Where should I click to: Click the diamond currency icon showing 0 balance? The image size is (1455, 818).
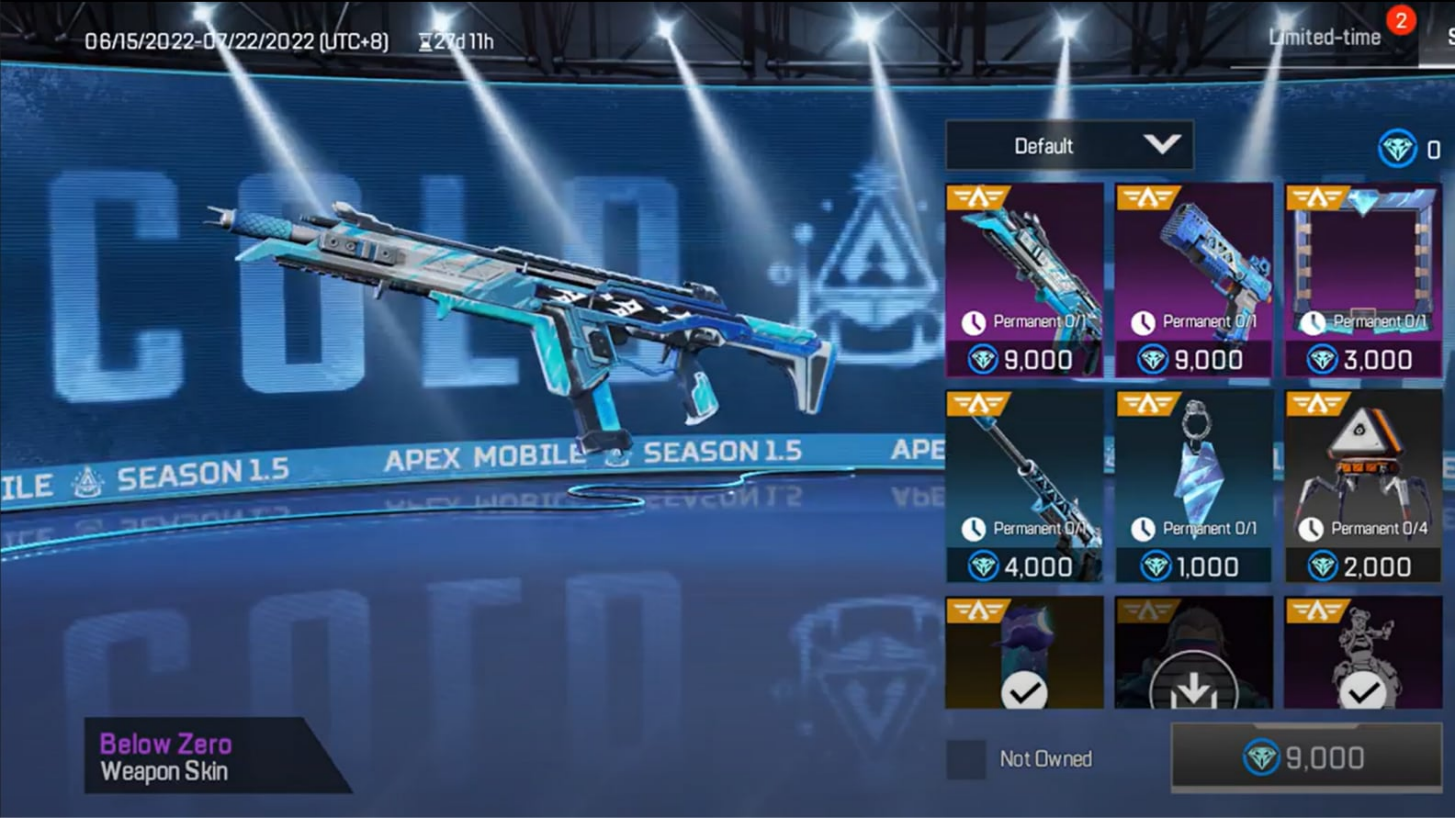[x=1396, y=145]
